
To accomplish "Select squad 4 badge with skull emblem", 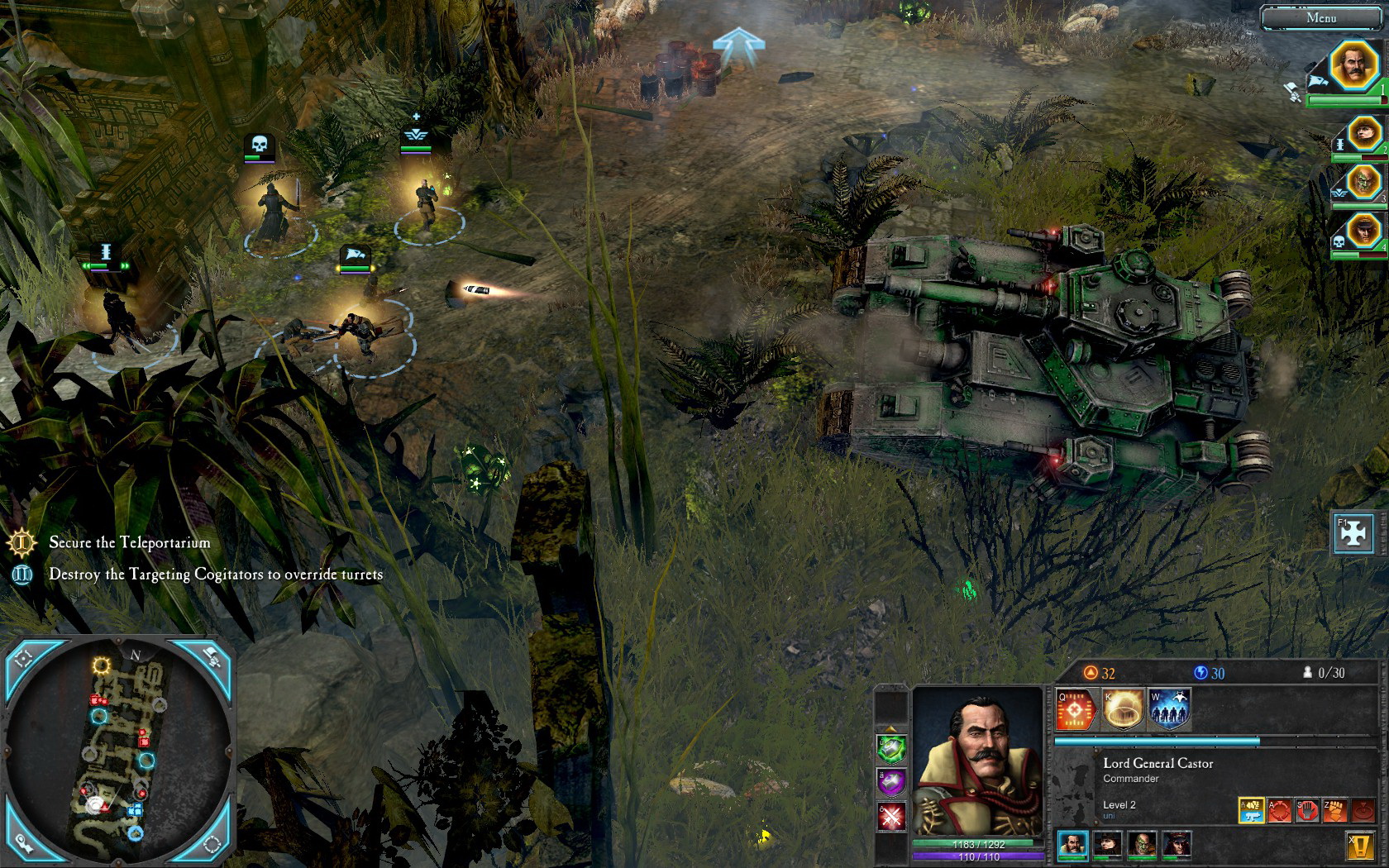I will [x=1364, y=231].
